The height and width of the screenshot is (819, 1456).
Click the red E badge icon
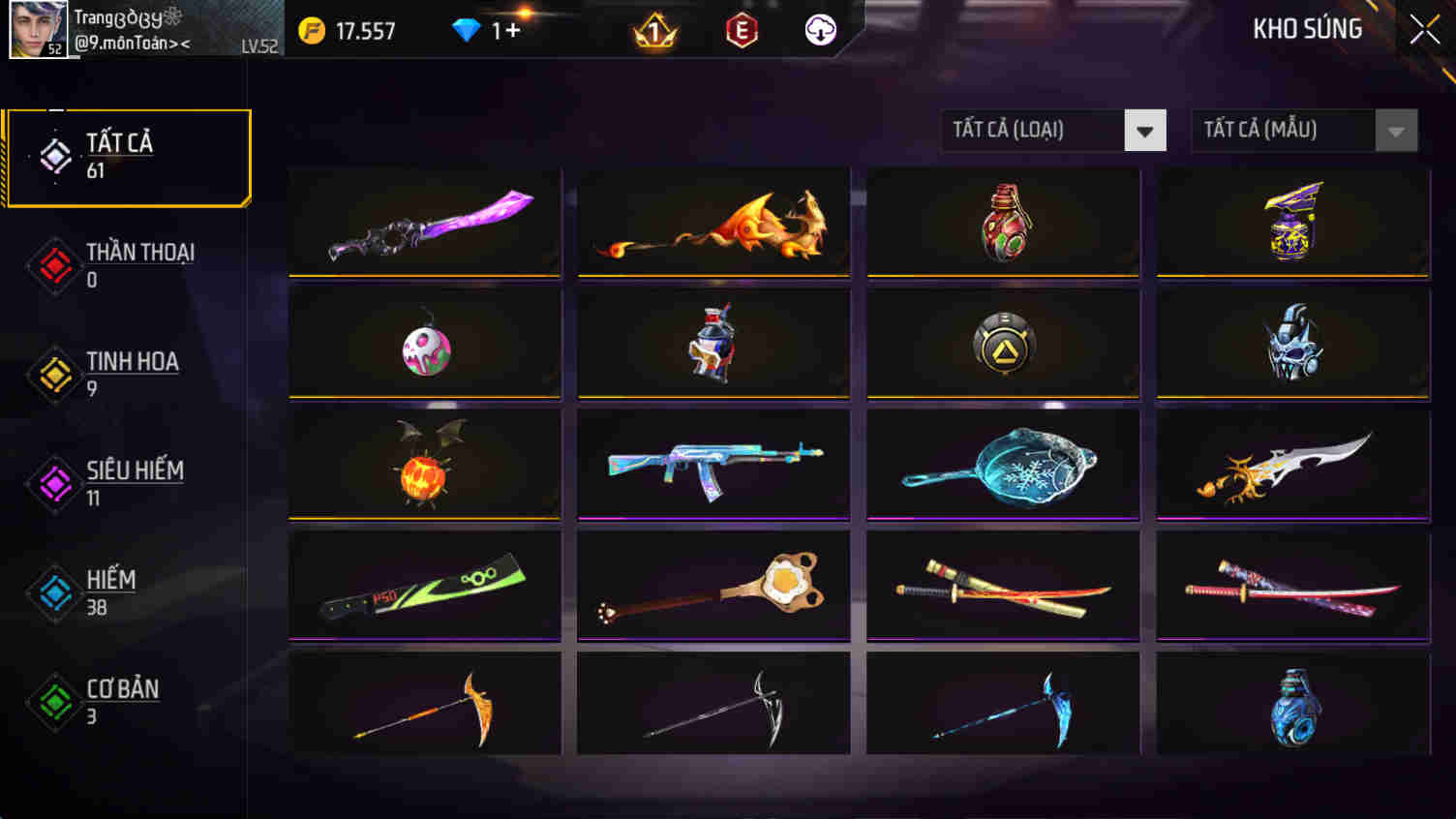click(x=741, y=31)
